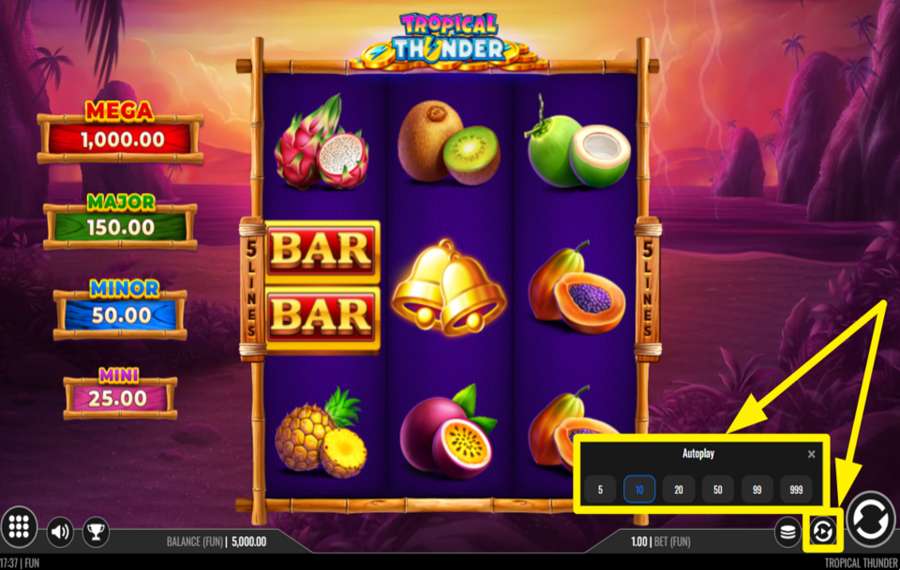Image resolution: width=900 pixels, height=570 pixels.
Task: Choose 999 autoplay spins
Action: [795, 489]
